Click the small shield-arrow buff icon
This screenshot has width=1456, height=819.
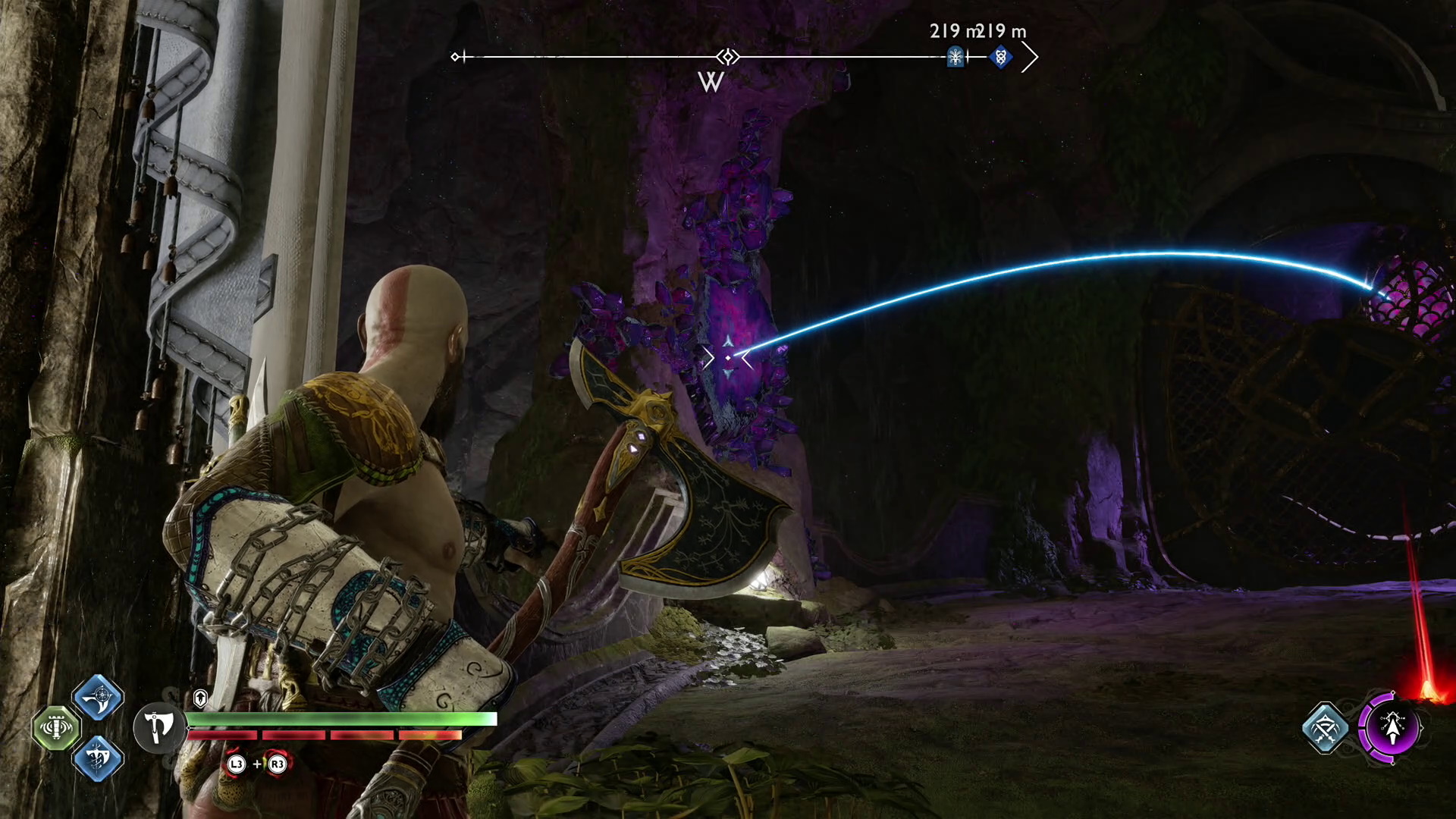200,698
